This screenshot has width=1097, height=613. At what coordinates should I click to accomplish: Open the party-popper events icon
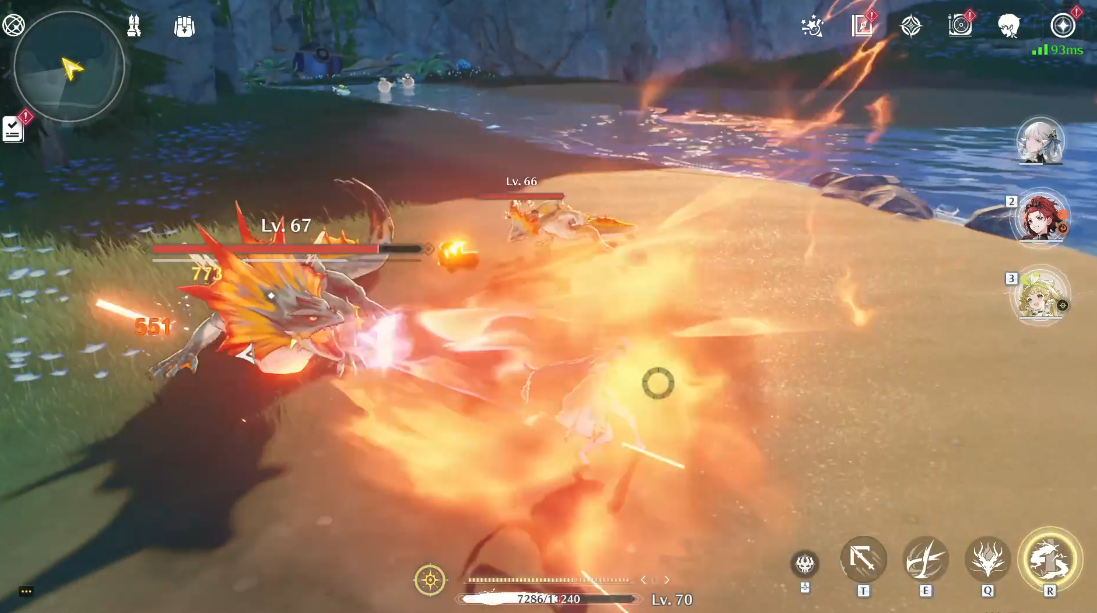(813, 26)
